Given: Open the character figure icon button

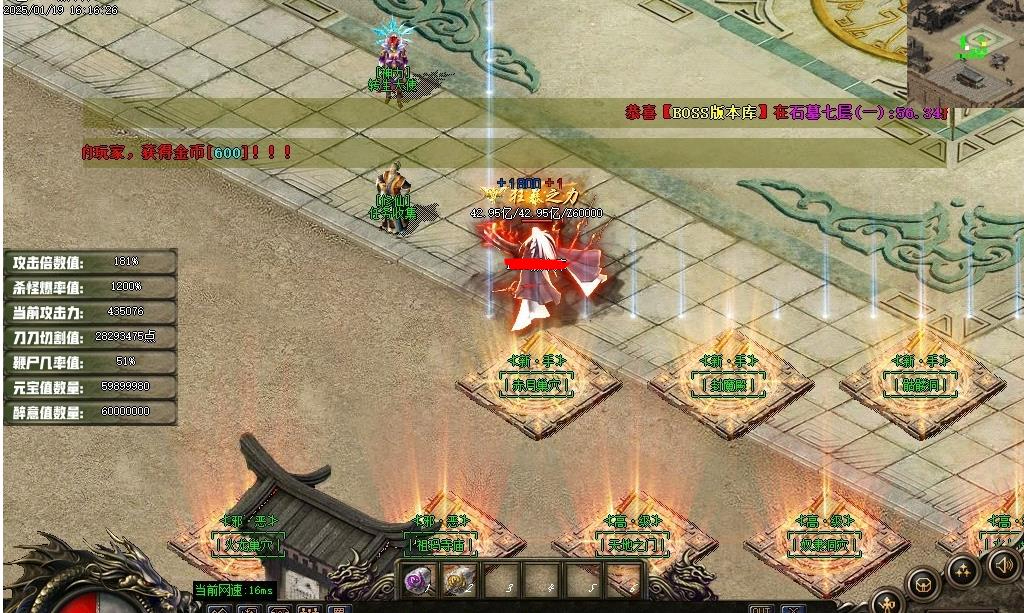Looking at the screenshot, I should coord(888,603).
